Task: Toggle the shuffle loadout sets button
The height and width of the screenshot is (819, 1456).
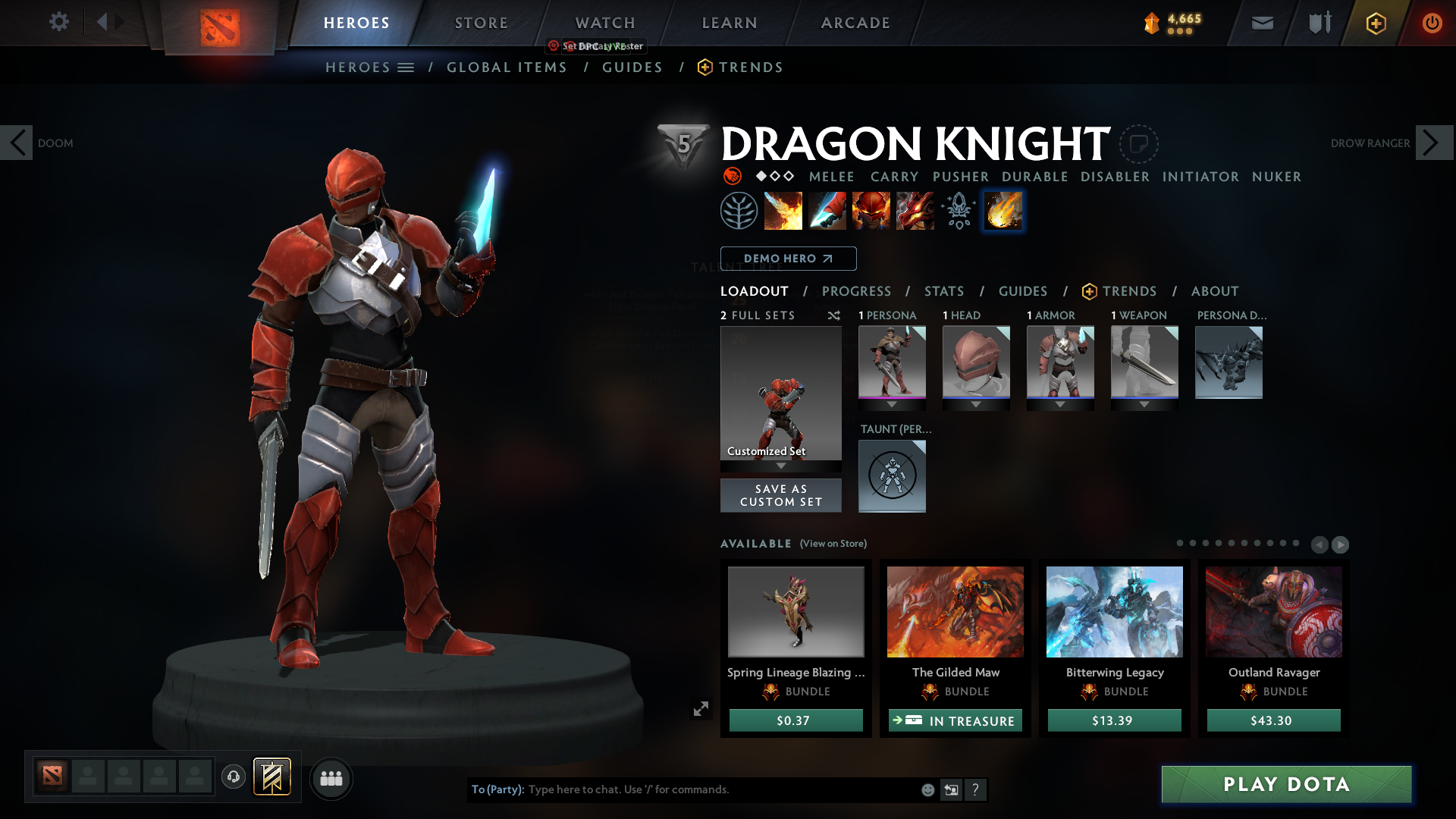Action: click(834, 315)
